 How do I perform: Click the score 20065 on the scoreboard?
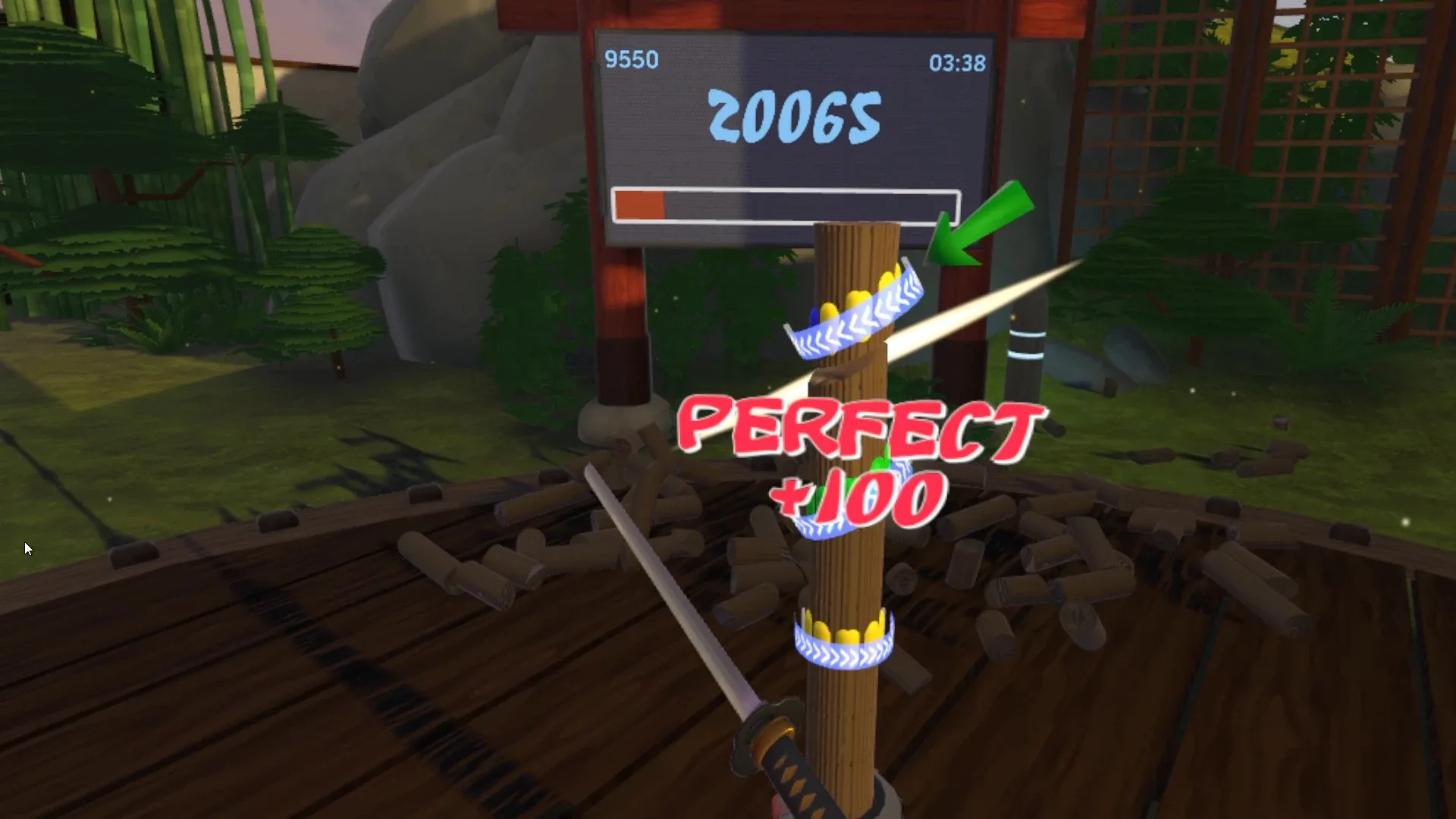(x=796, y=118)
